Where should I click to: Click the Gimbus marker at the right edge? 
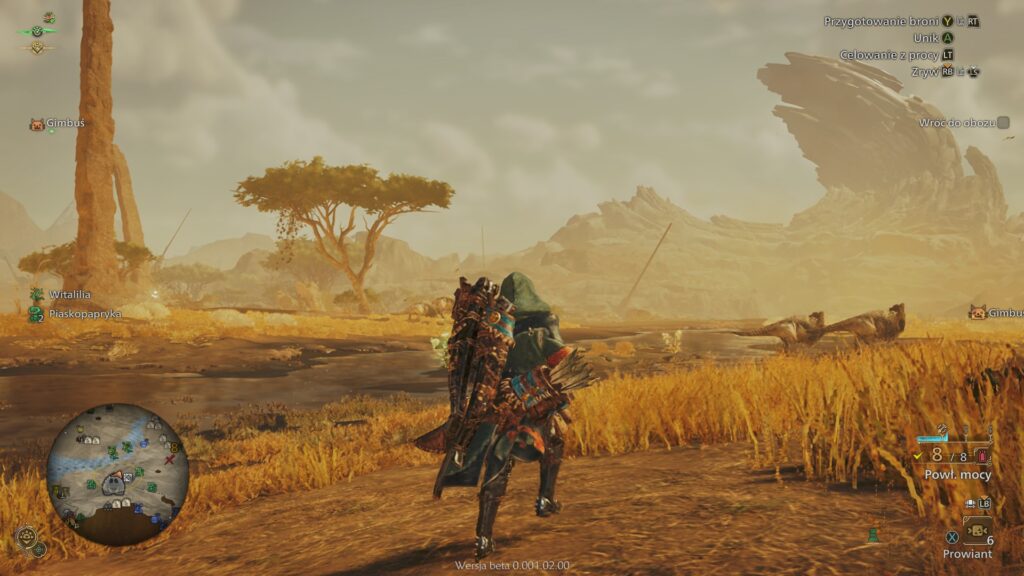click(x=977, y=313)
